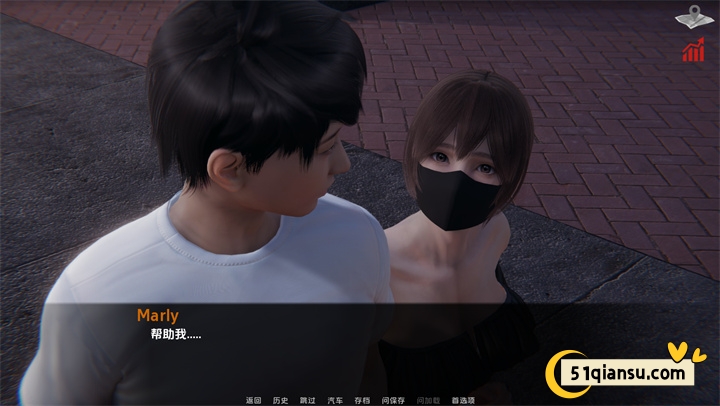Click the 问保存 quick save button

pyautogui.click(x=393, y=400)
